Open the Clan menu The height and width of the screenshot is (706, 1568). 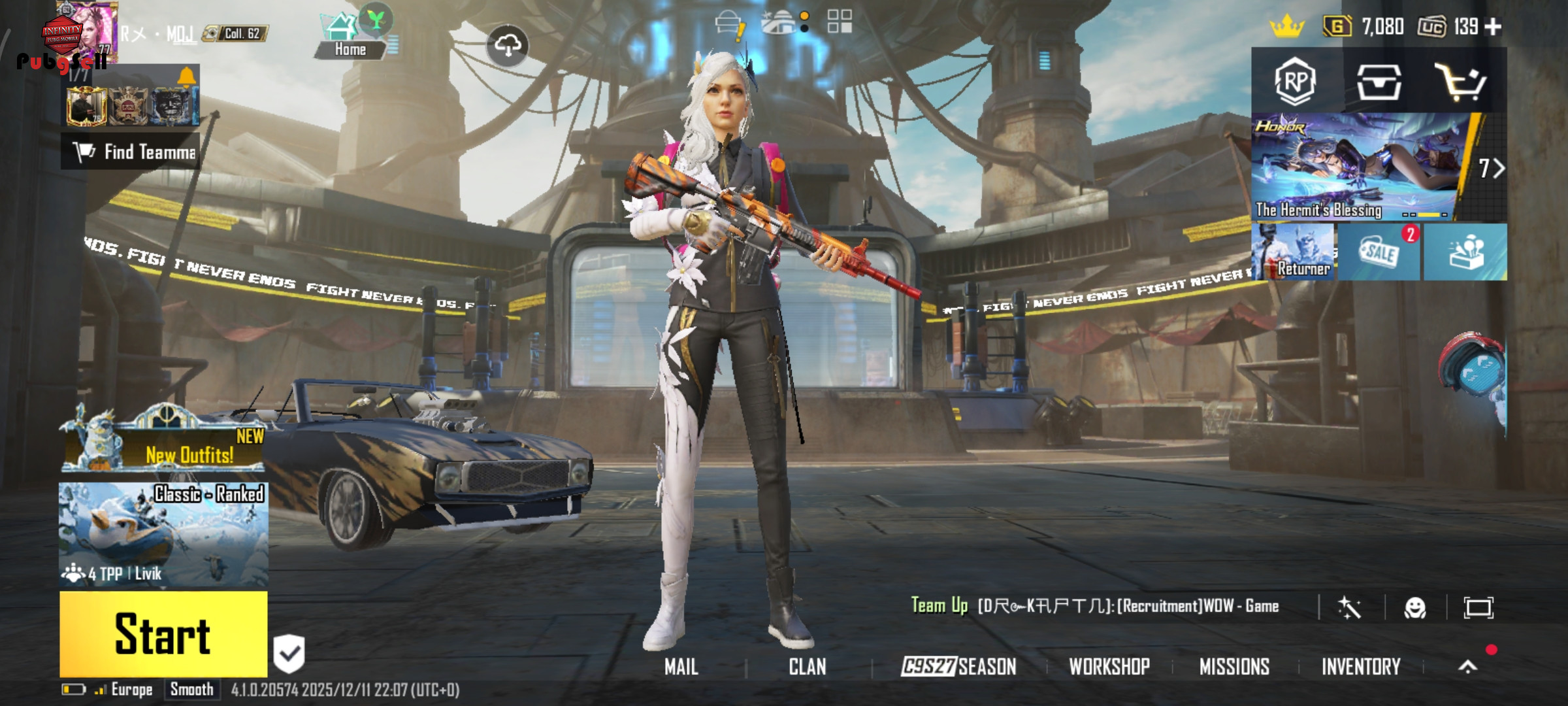click(x=807, y=667)
